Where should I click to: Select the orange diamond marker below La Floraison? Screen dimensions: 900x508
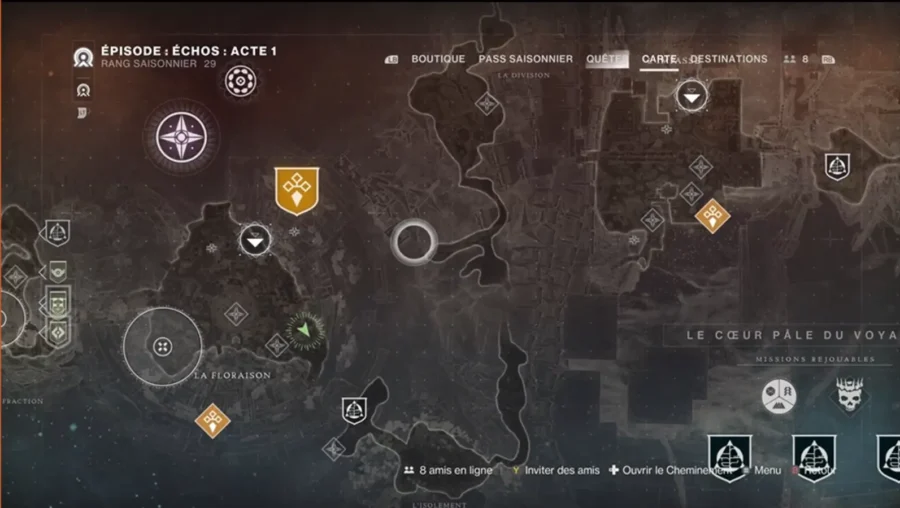coord(212,420)
